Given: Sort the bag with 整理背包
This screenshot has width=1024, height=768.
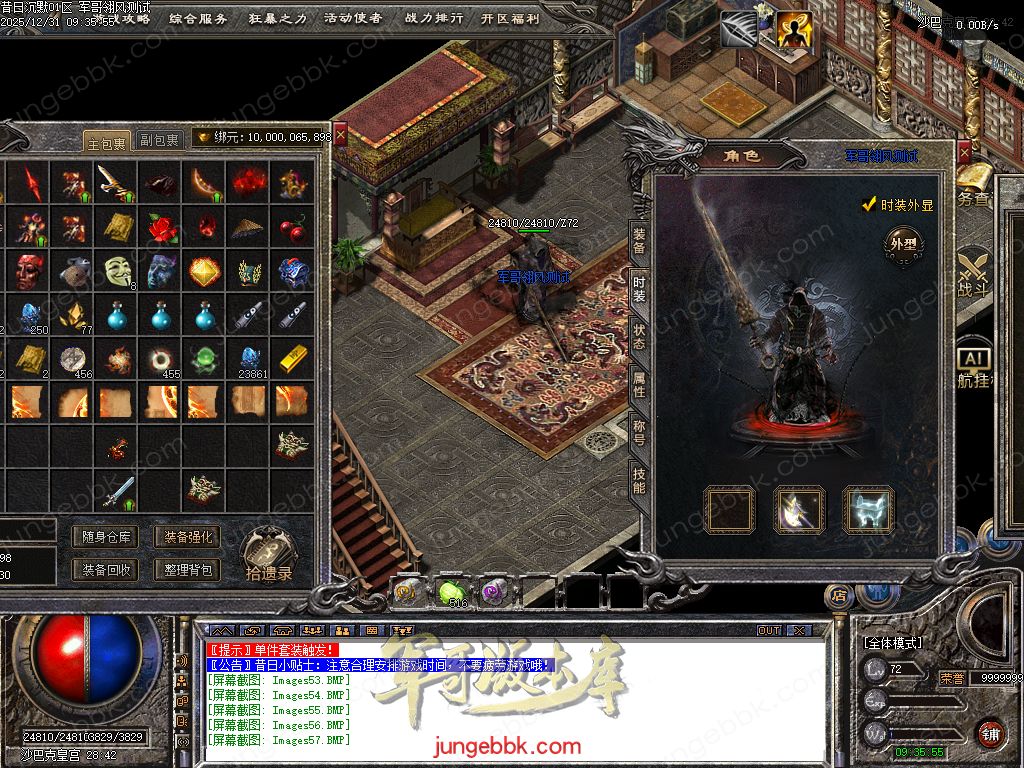Looking at the screenshot, I should tap(187, 570).
